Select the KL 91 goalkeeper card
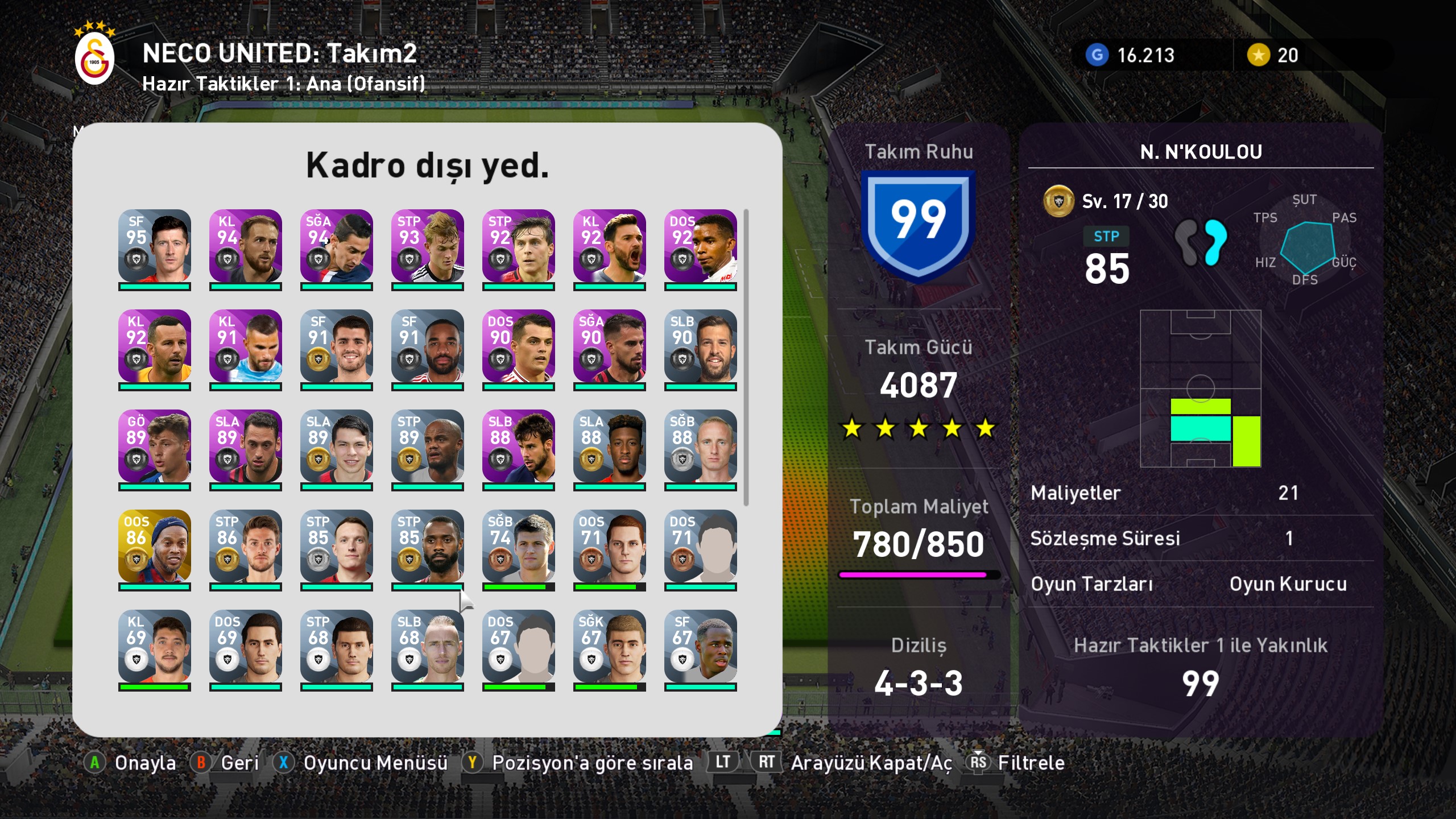 point(245,346)
